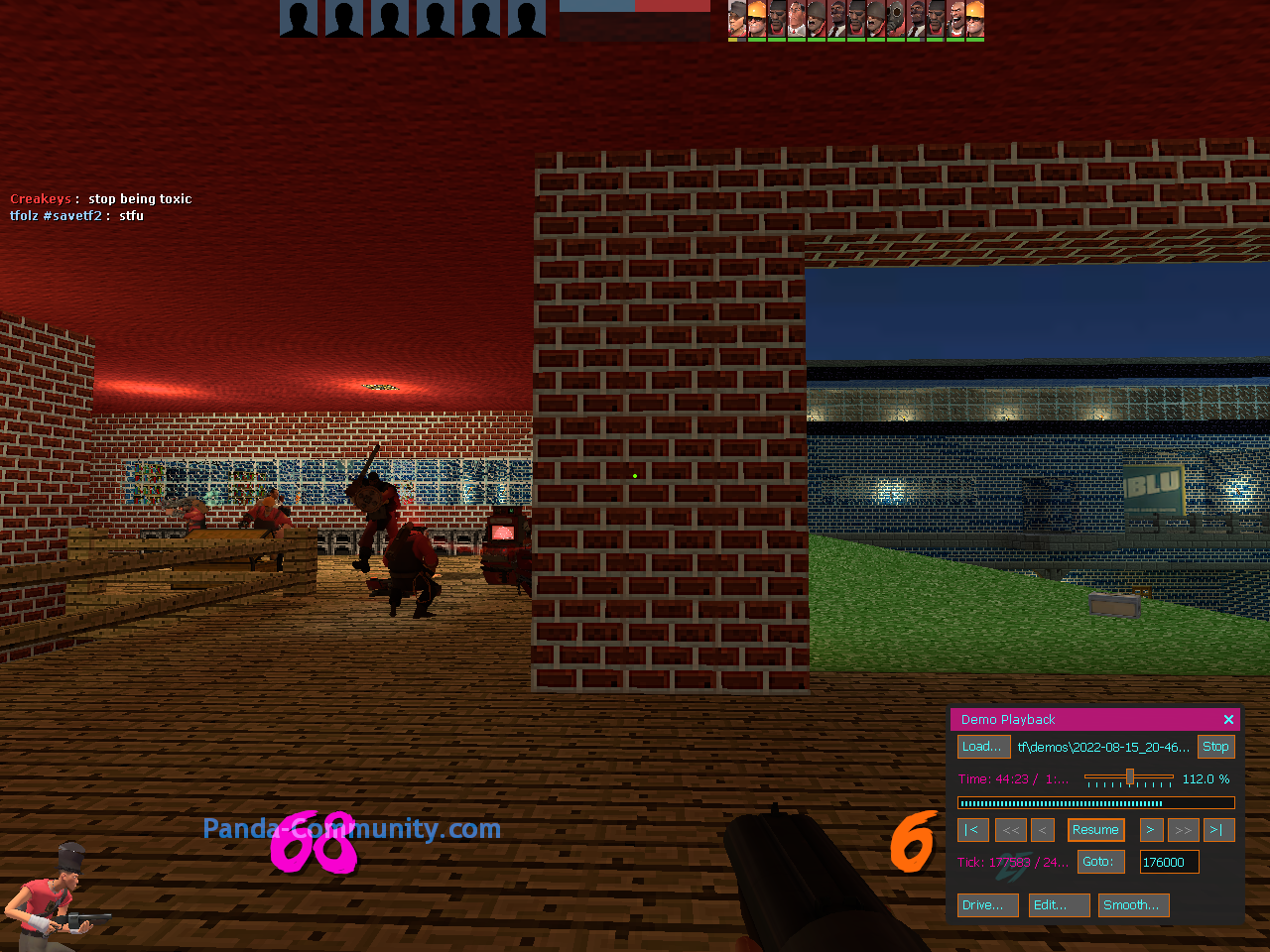Screen dimensions: 1270x952
Task: Open the Edit... demo editor
Action: pyautogui.click(x=1059, y=905)
